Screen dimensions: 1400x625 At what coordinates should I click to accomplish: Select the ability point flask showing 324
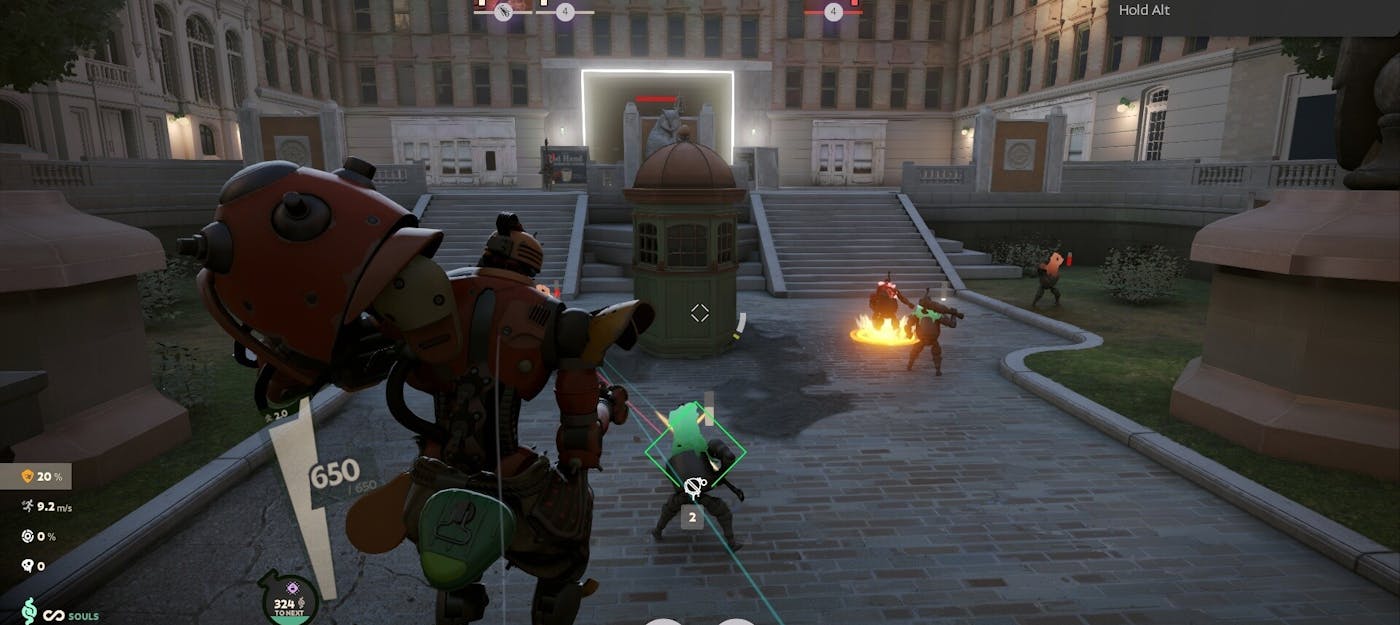click(290, 600)
